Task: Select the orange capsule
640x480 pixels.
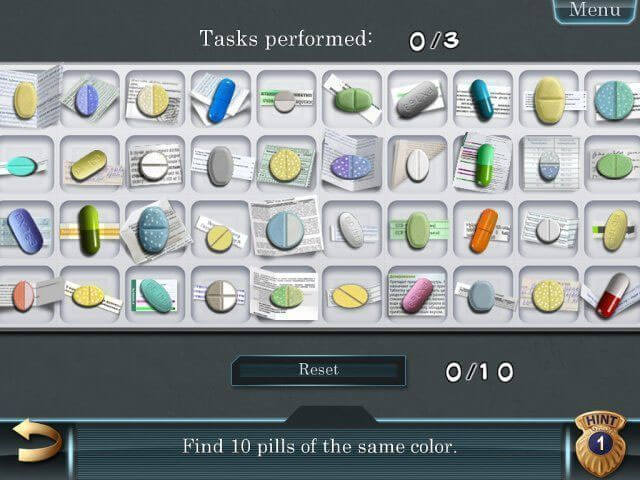Action: pyautogui.click(x=484, y=229)
